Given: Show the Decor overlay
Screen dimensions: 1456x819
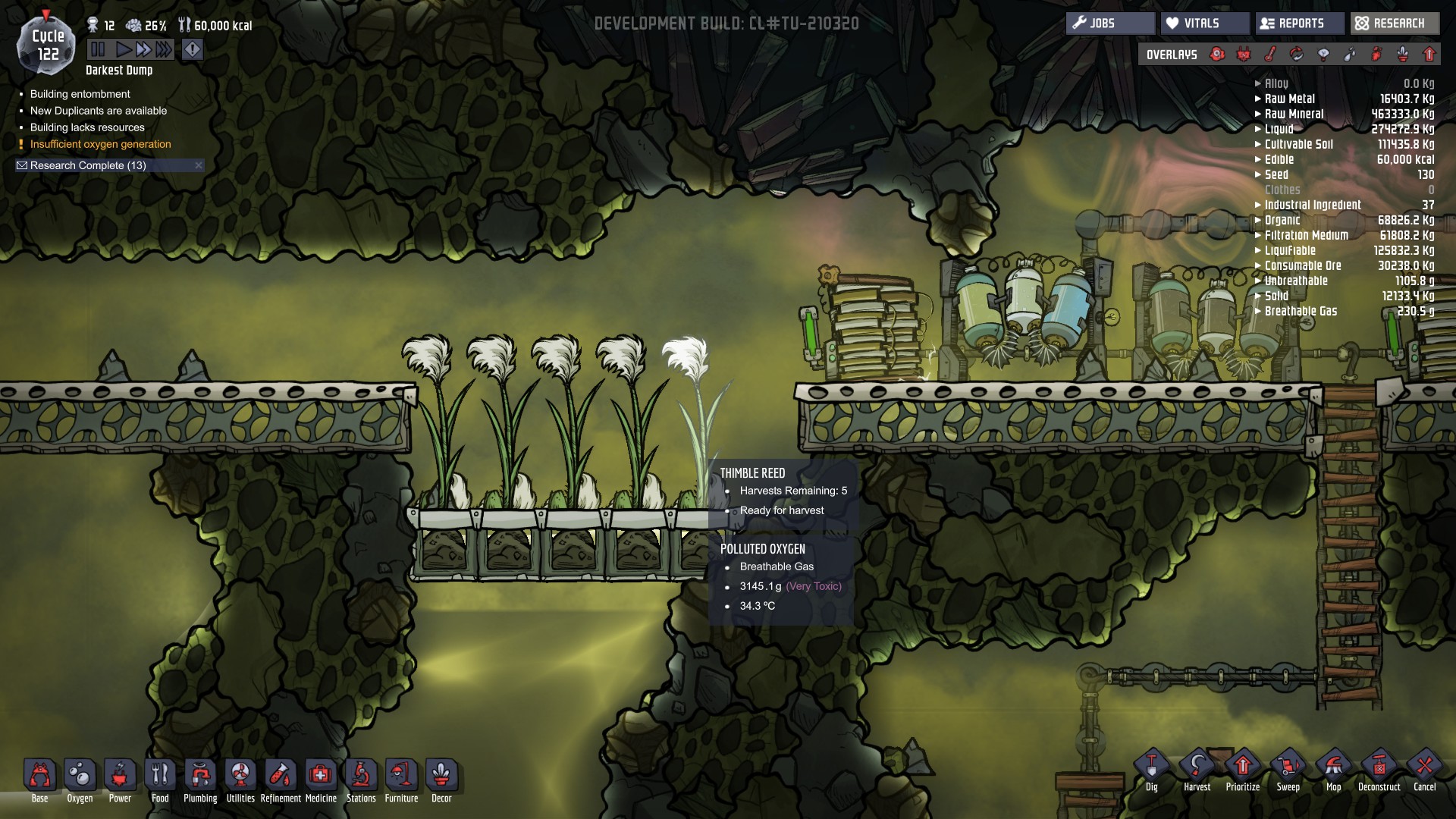Looking at the screenshot, I should (x=1403, y=54).
